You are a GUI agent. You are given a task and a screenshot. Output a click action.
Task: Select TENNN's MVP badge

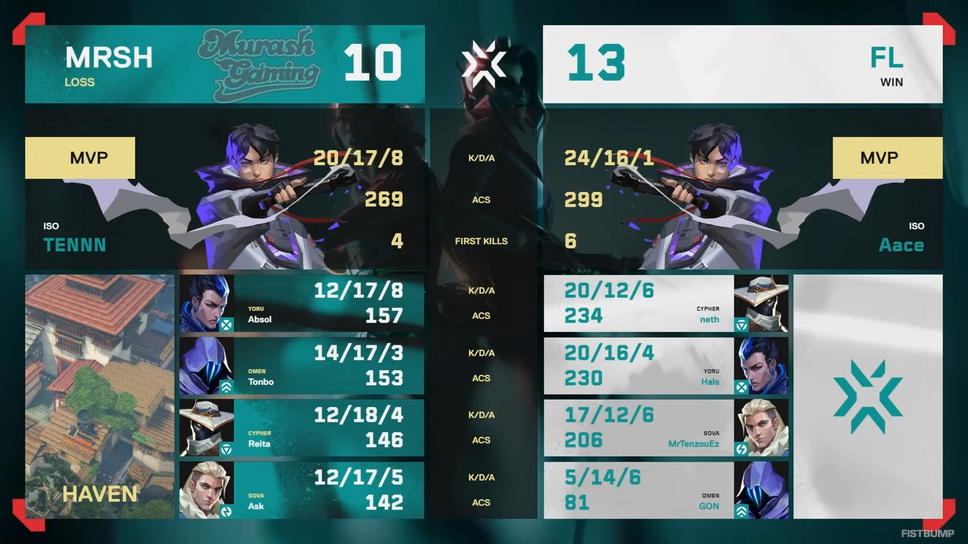click(80, 158)
